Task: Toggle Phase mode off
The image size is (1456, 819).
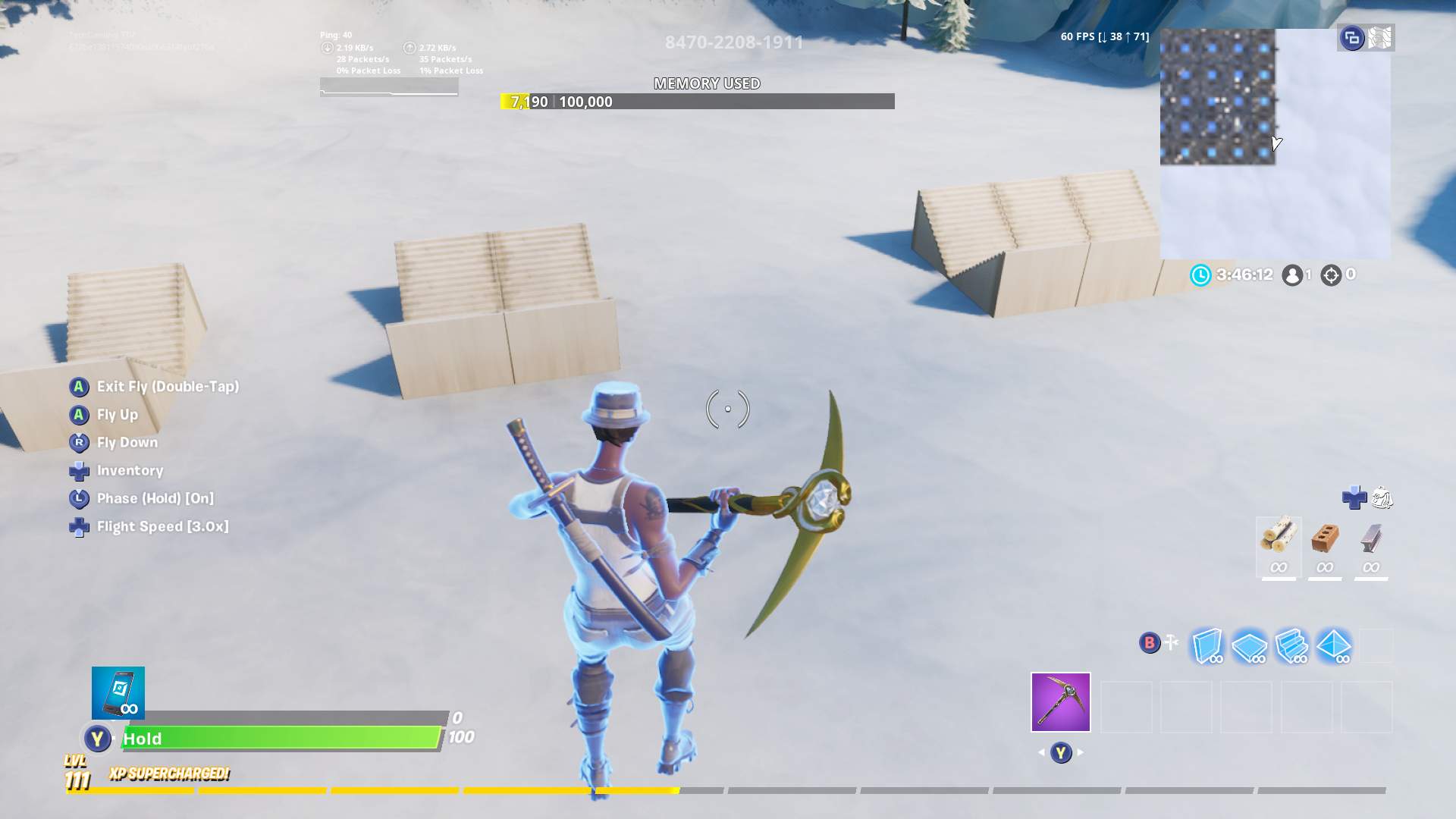Action: [x=154, y=498]
